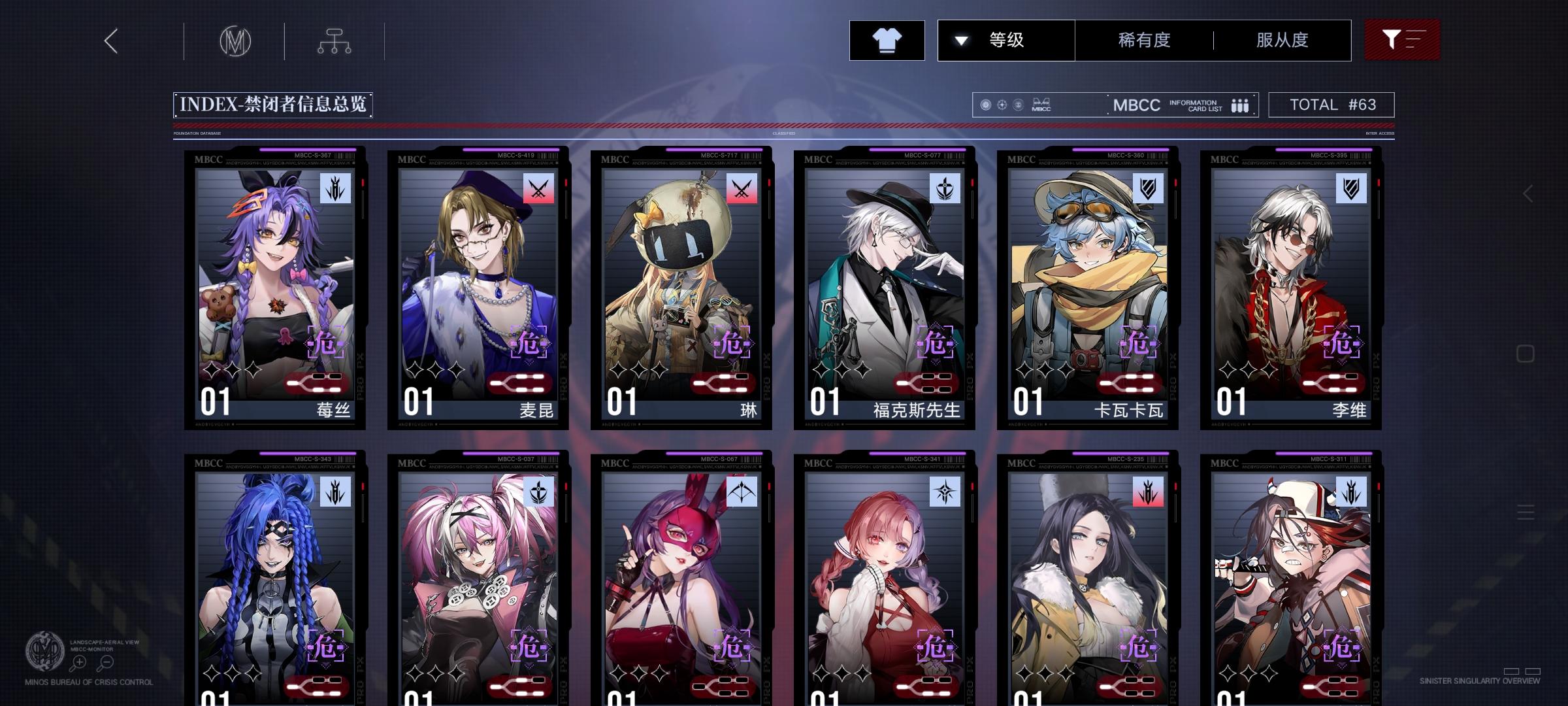The height and width of the screenshot is (706, 1568).
Task: Switch sorting to 稀有度
Action: point(1142,40)
